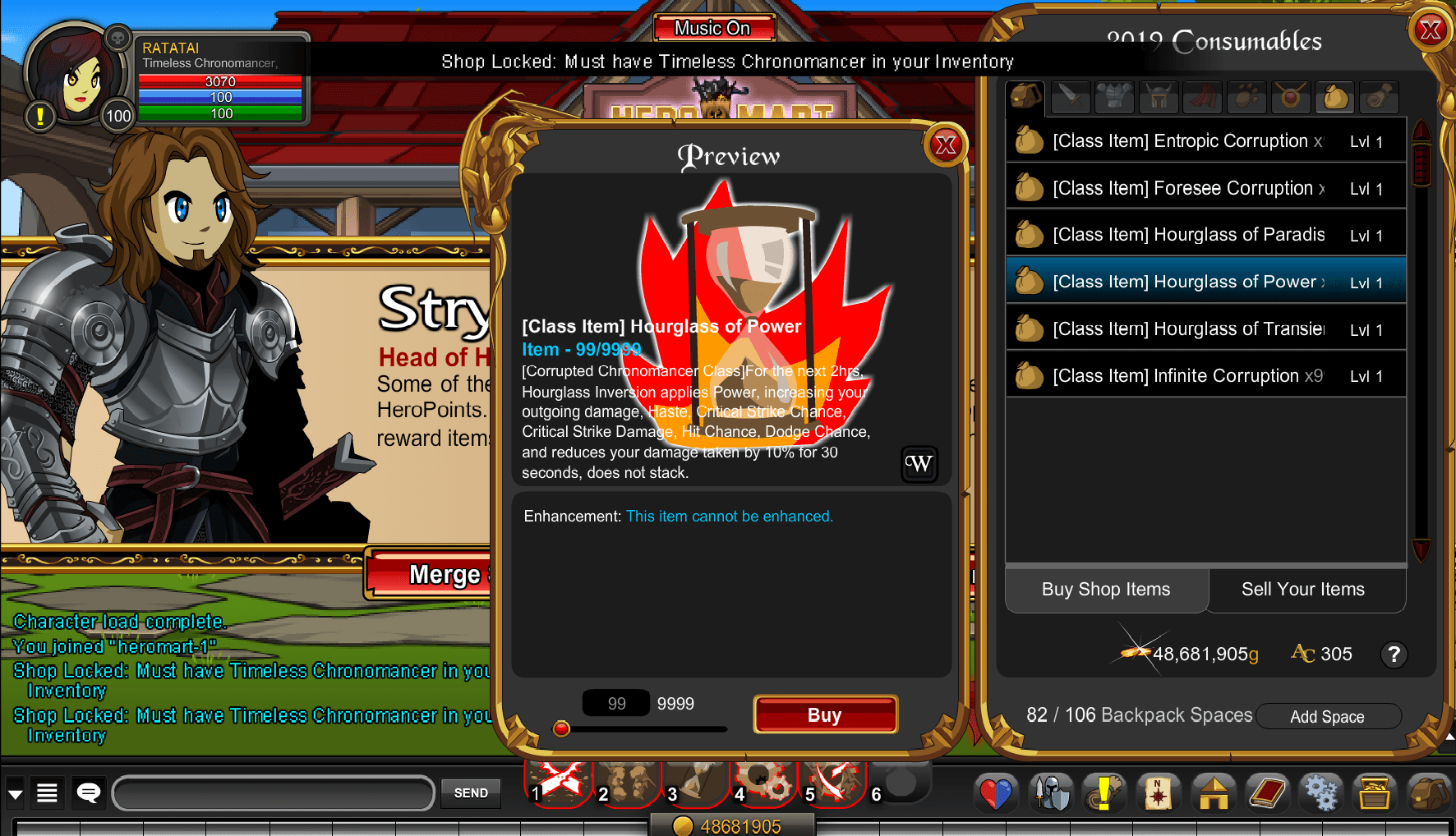
Task: Open the treasure chest icon
Action: 1376,792
